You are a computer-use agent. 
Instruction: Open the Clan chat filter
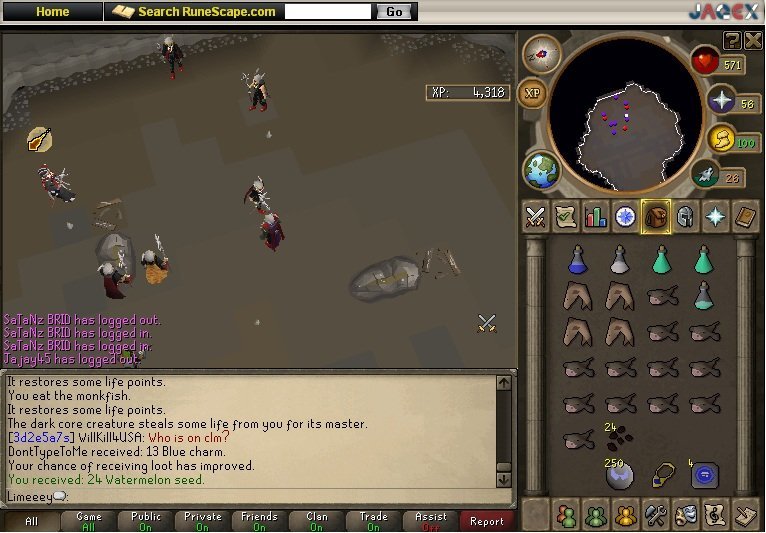click(317, 521)
